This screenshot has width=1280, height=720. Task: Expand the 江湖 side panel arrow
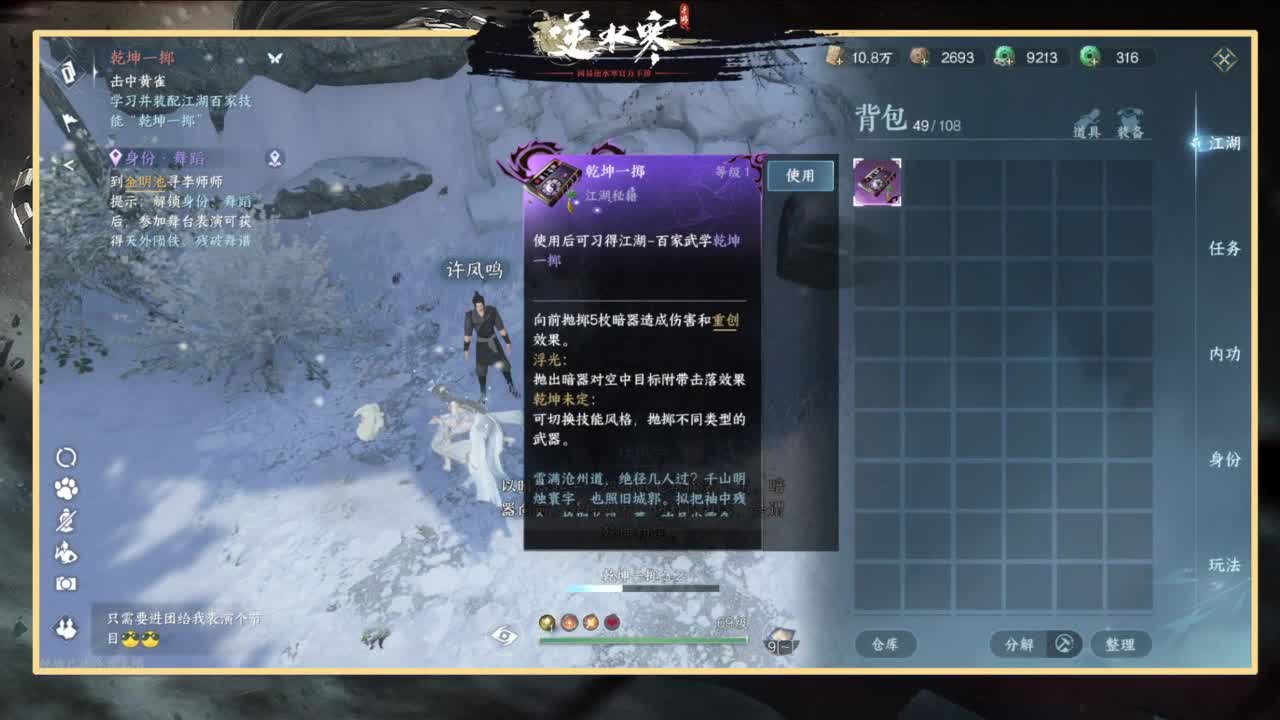click(x=1196, y=142)
